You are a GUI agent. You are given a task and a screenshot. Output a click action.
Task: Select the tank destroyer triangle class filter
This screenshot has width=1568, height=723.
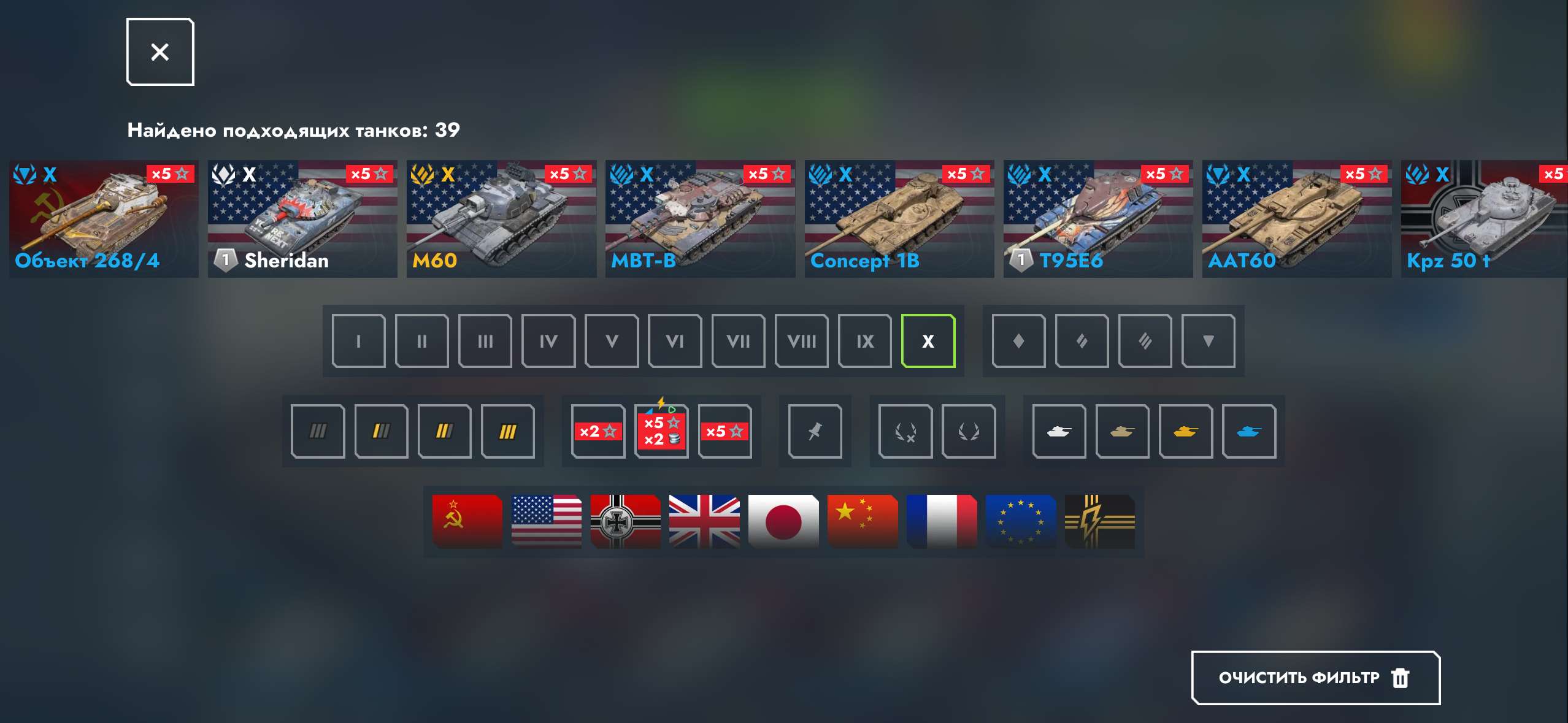coord(1209,341)
